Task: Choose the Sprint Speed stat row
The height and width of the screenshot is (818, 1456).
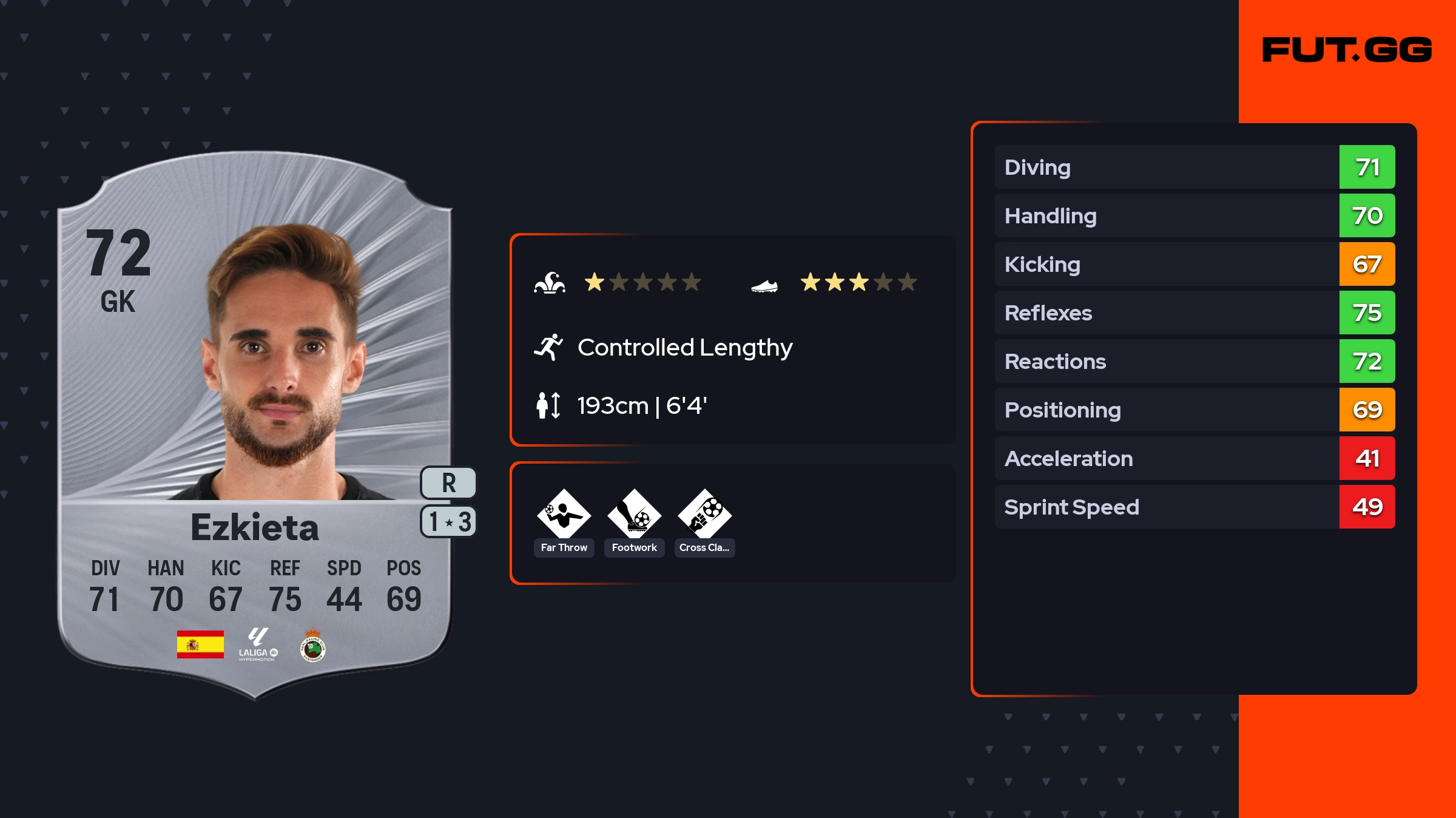Action: pyautogui.click(x=1194, y=507)
